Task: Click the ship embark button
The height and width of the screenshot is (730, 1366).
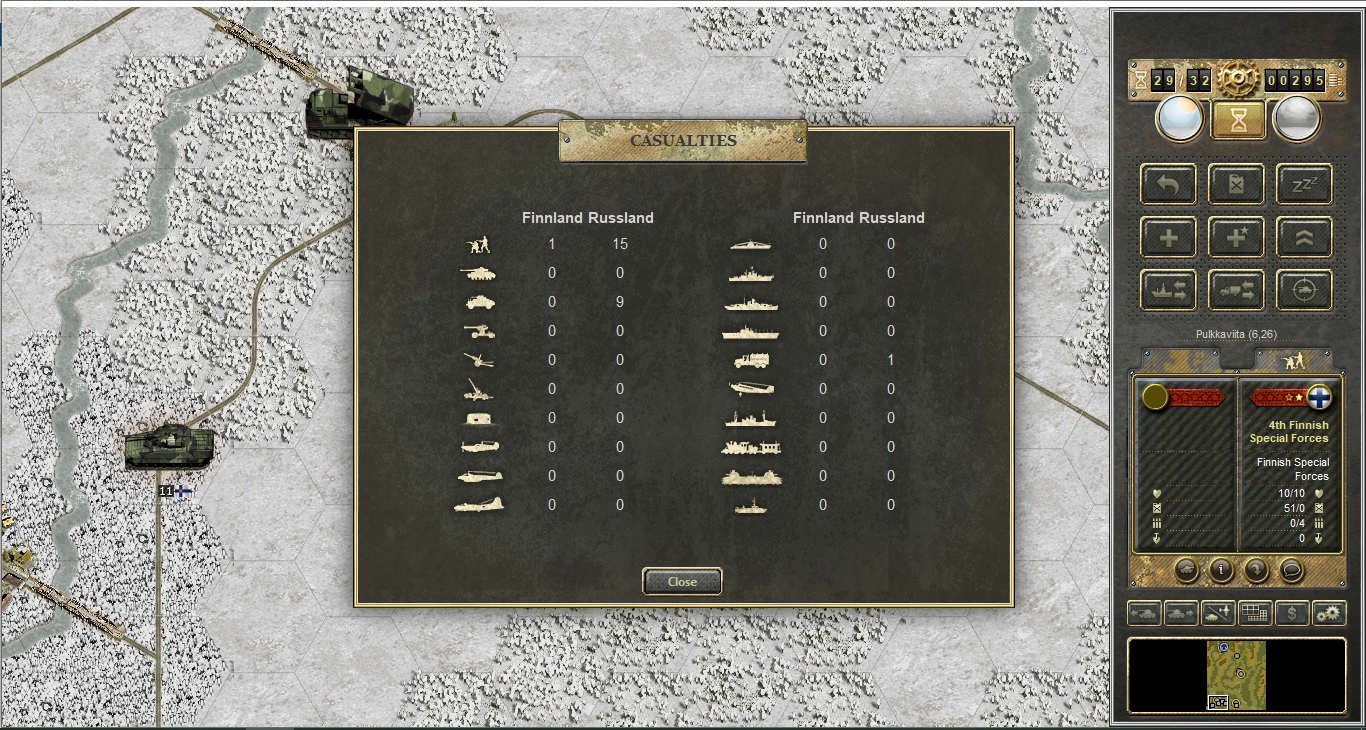Action: click(x=1168, y=290)
